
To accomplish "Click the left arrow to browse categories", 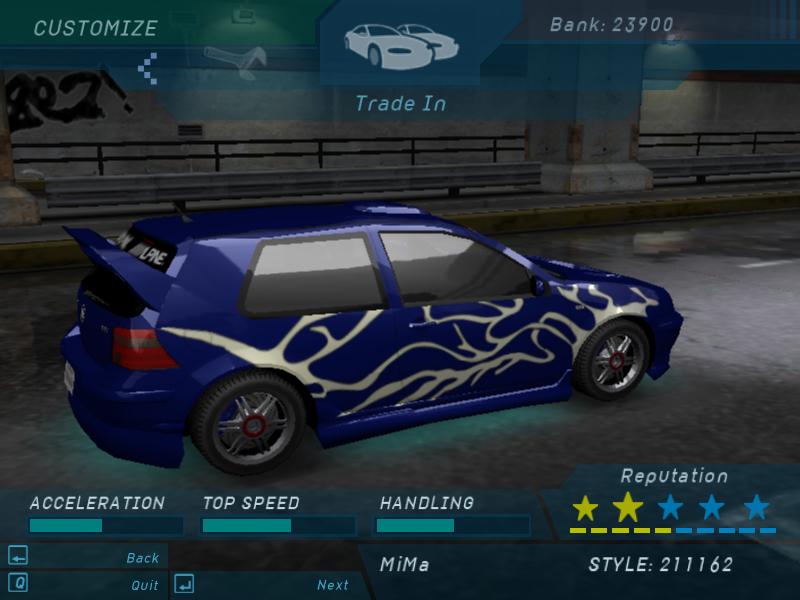I will (148, 67).
